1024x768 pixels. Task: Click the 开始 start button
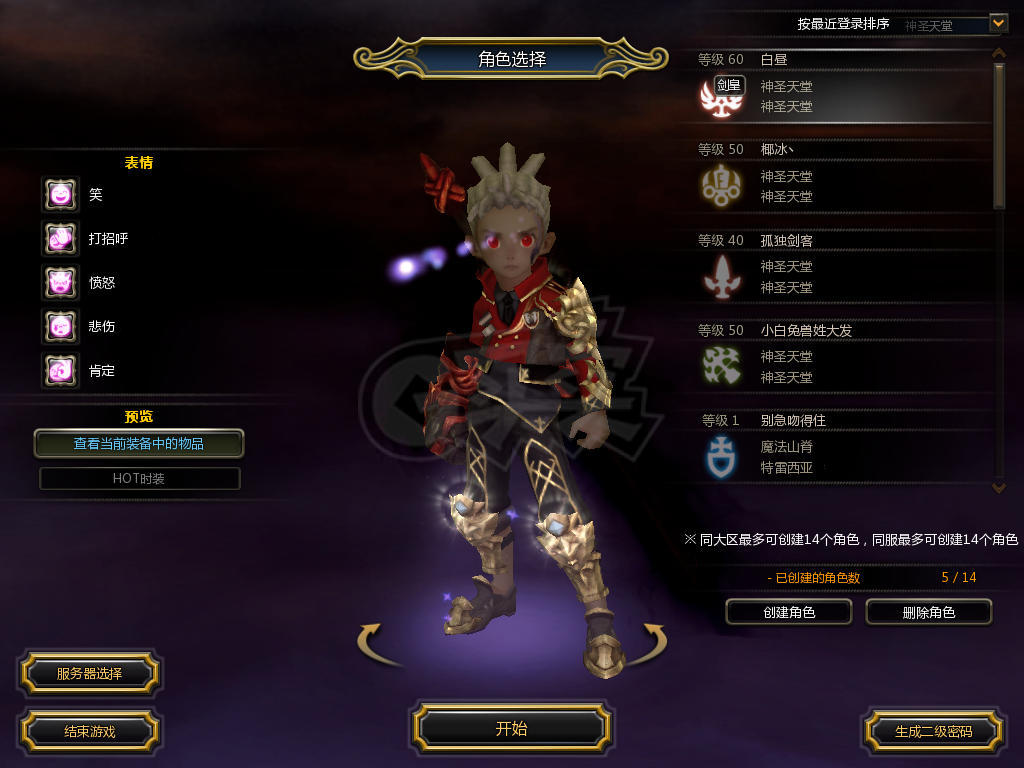(x=511, y=728)
